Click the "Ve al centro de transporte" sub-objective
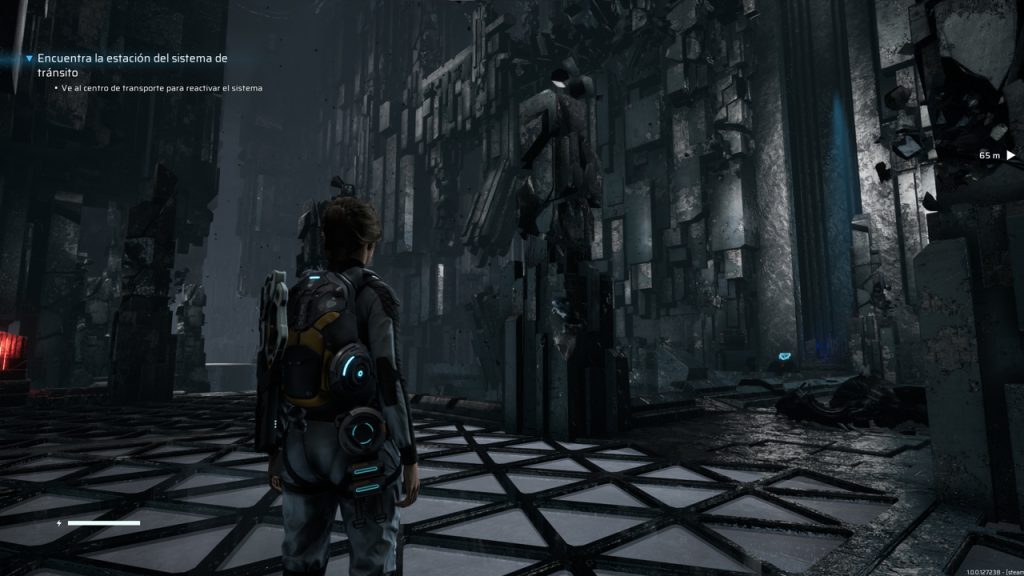The width and height of the screenshot is (1024, 576). click(161, 88)
